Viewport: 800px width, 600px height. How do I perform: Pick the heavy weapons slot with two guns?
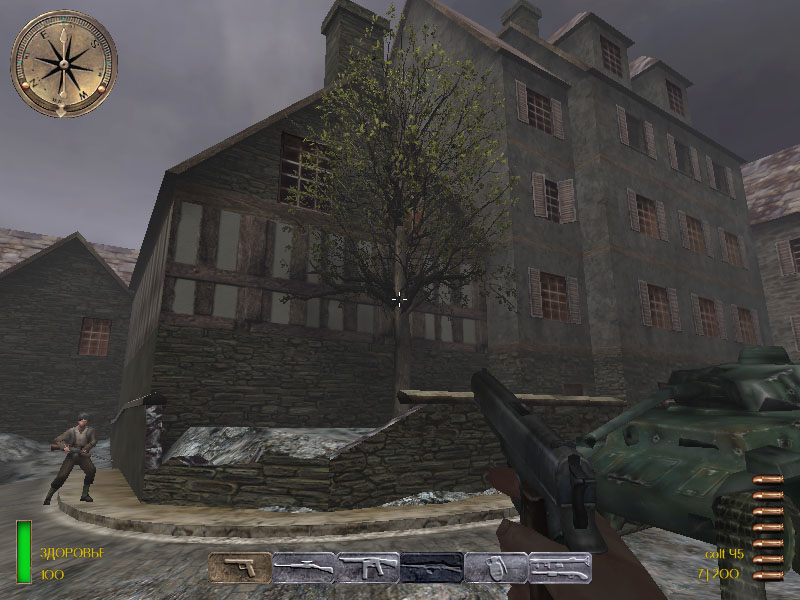(560, 568)
